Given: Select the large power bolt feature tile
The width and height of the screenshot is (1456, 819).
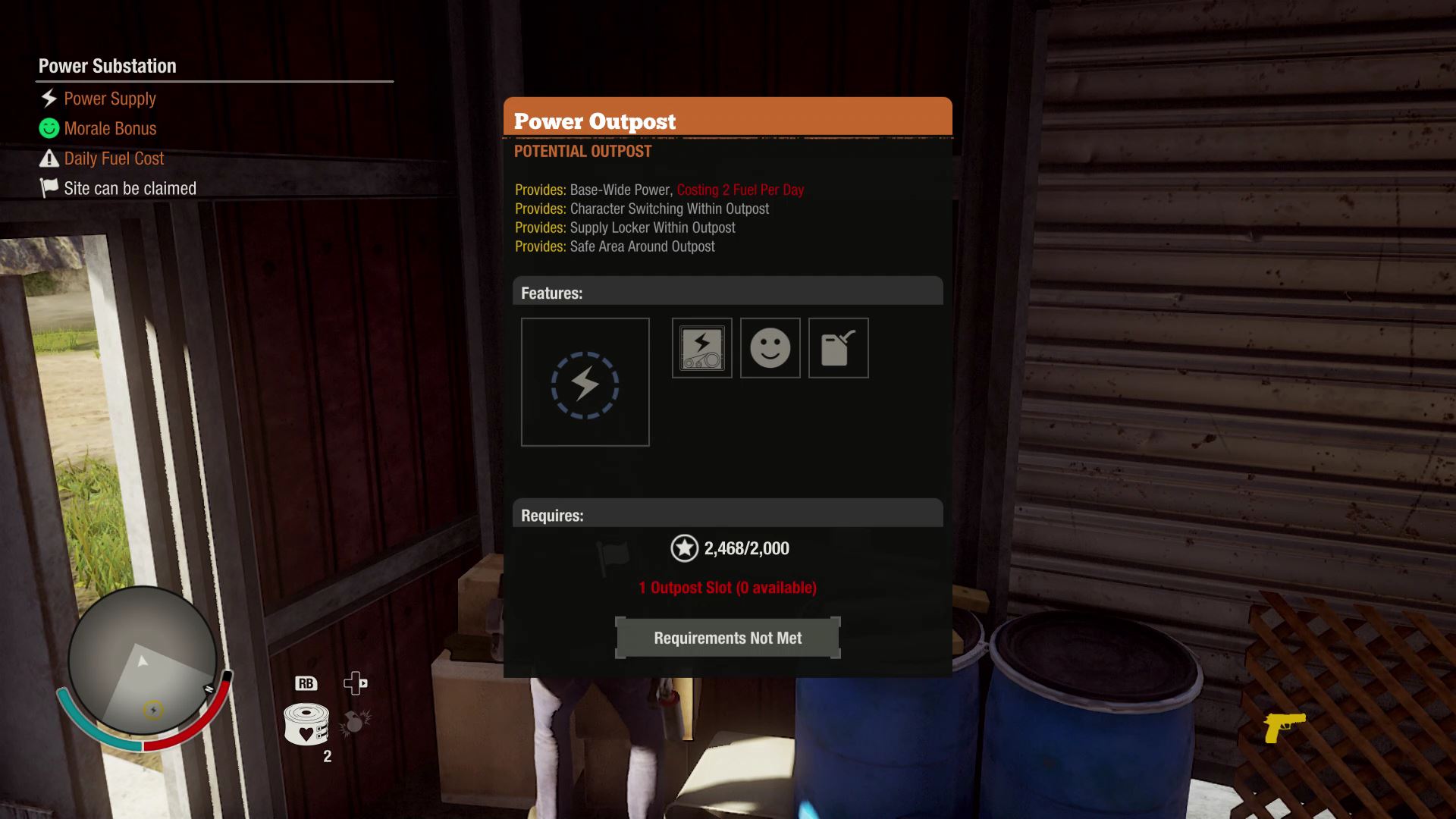Looking at the screenshot, I should 585,382.
